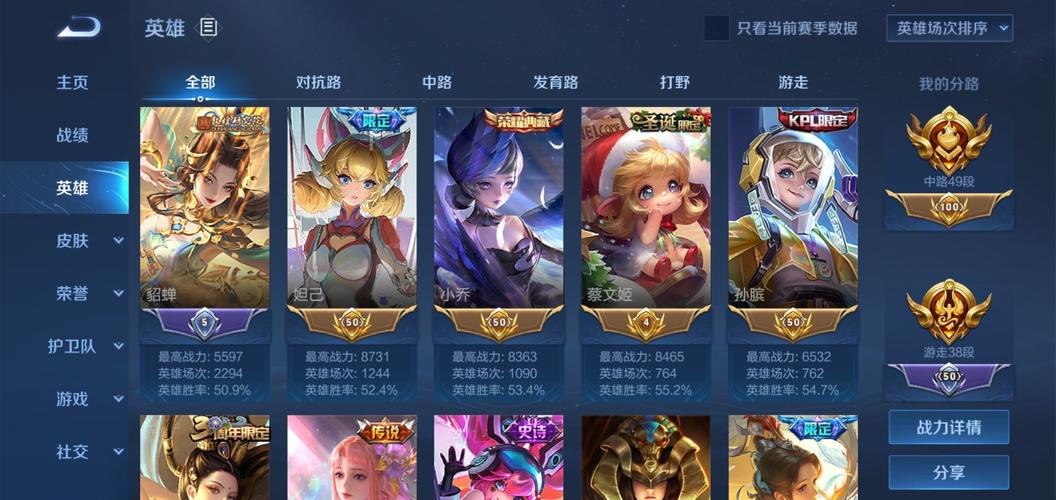The height and width of the screenshot is (500, 1056).
Task: Switch to the 对抗路 tab
Action: (319, 83)
